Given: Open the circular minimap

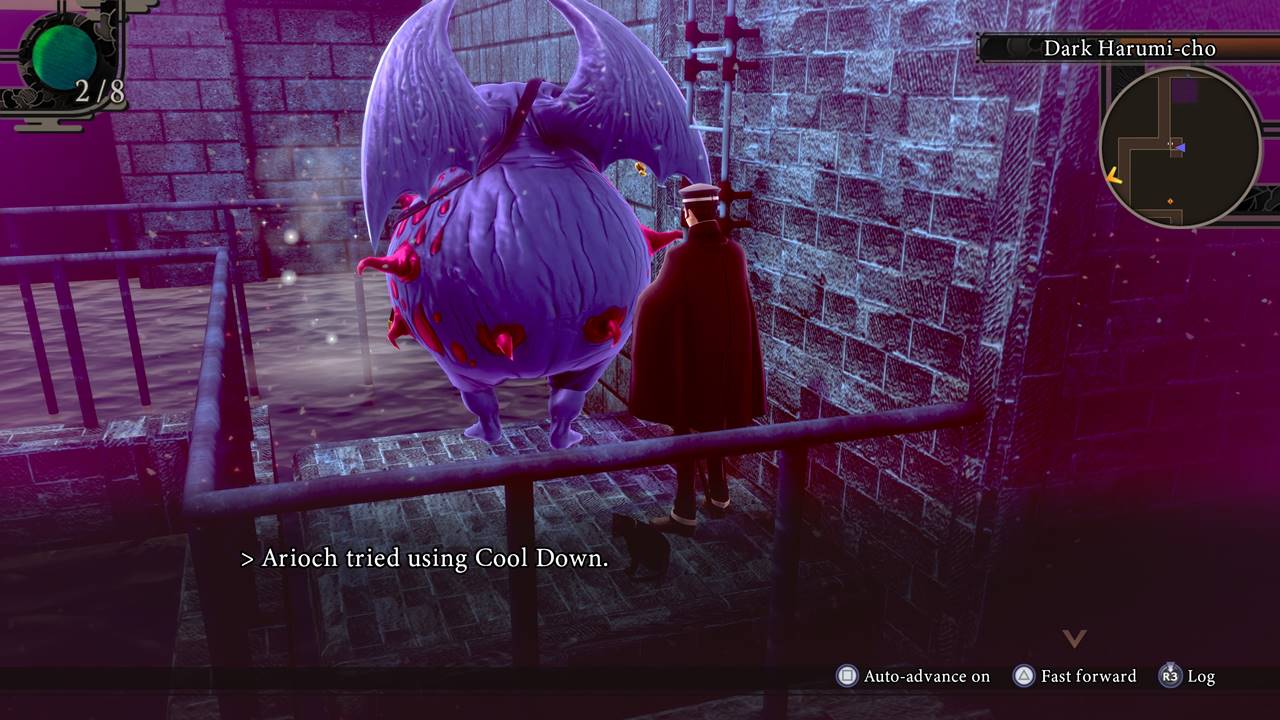Looking at the screenshot, I should tap(1180, 147).
